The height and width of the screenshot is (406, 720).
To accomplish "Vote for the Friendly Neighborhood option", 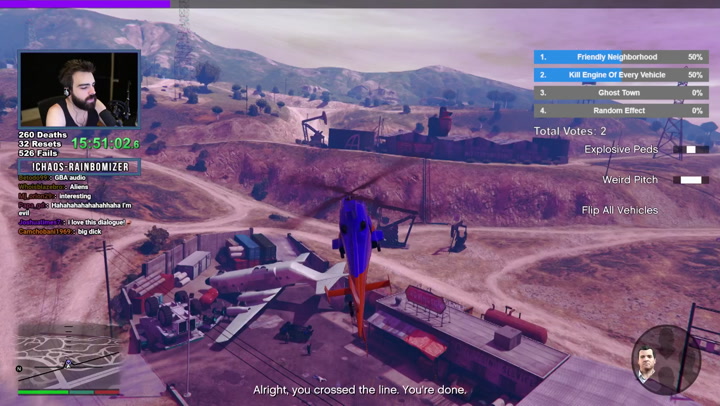I will [619, 57].
